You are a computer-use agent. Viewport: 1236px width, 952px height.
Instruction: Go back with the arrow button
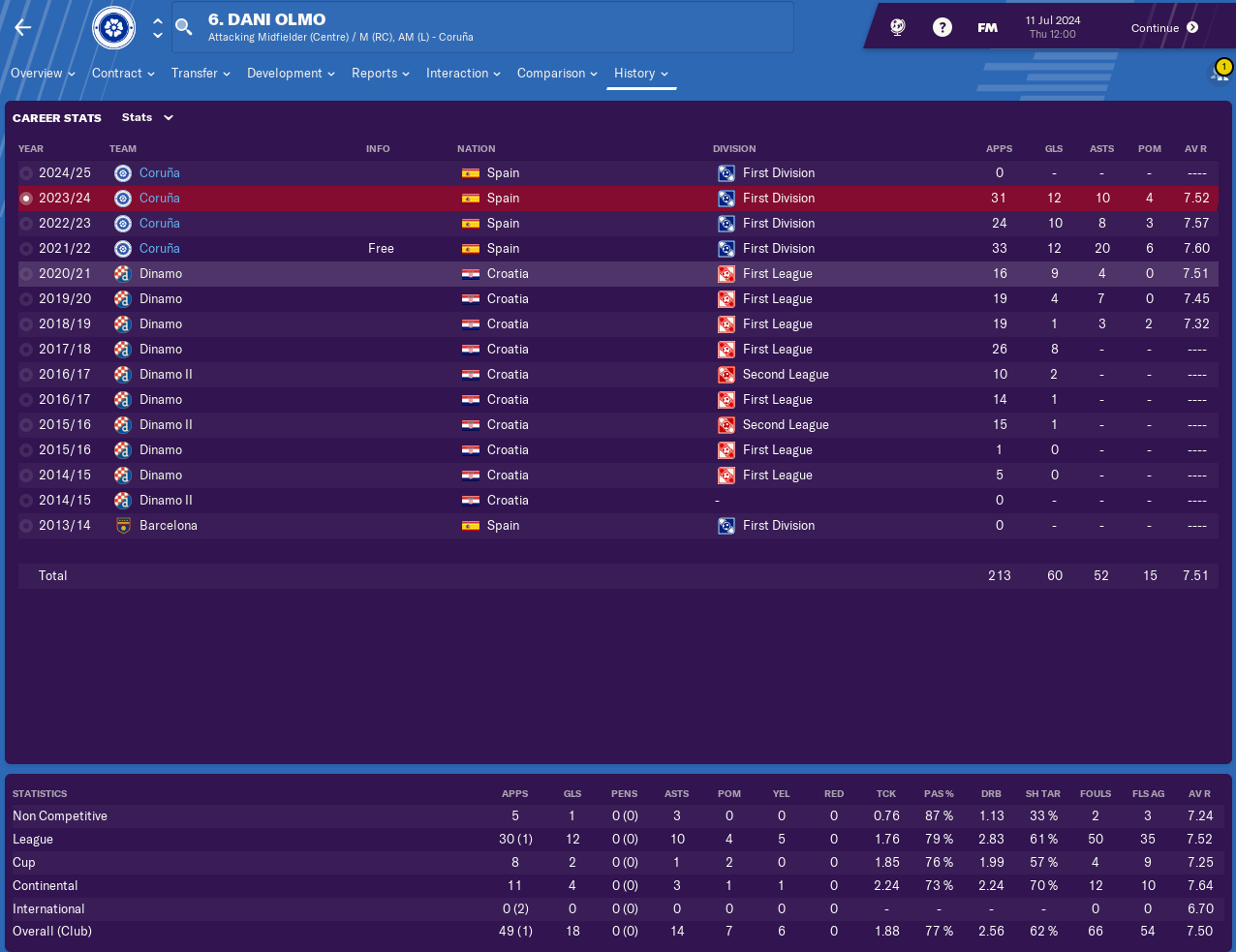pos(23,27)
